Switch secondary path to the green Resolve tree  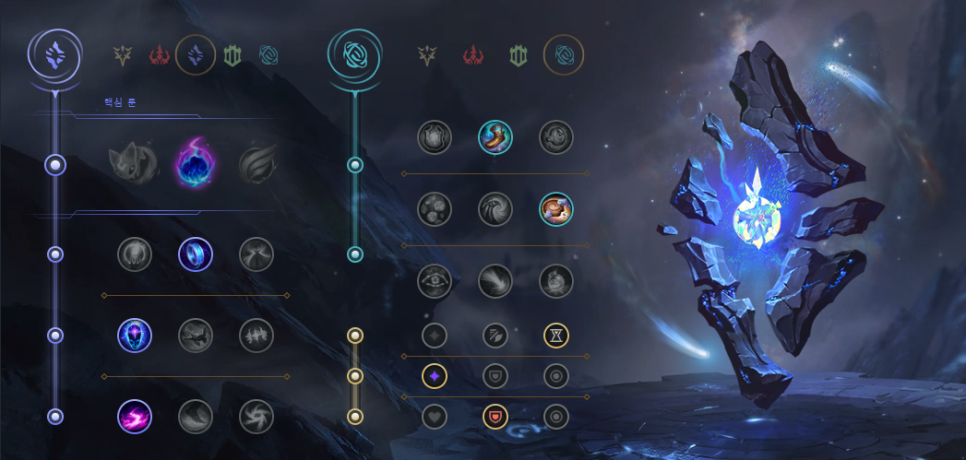(x=517, y=56)
